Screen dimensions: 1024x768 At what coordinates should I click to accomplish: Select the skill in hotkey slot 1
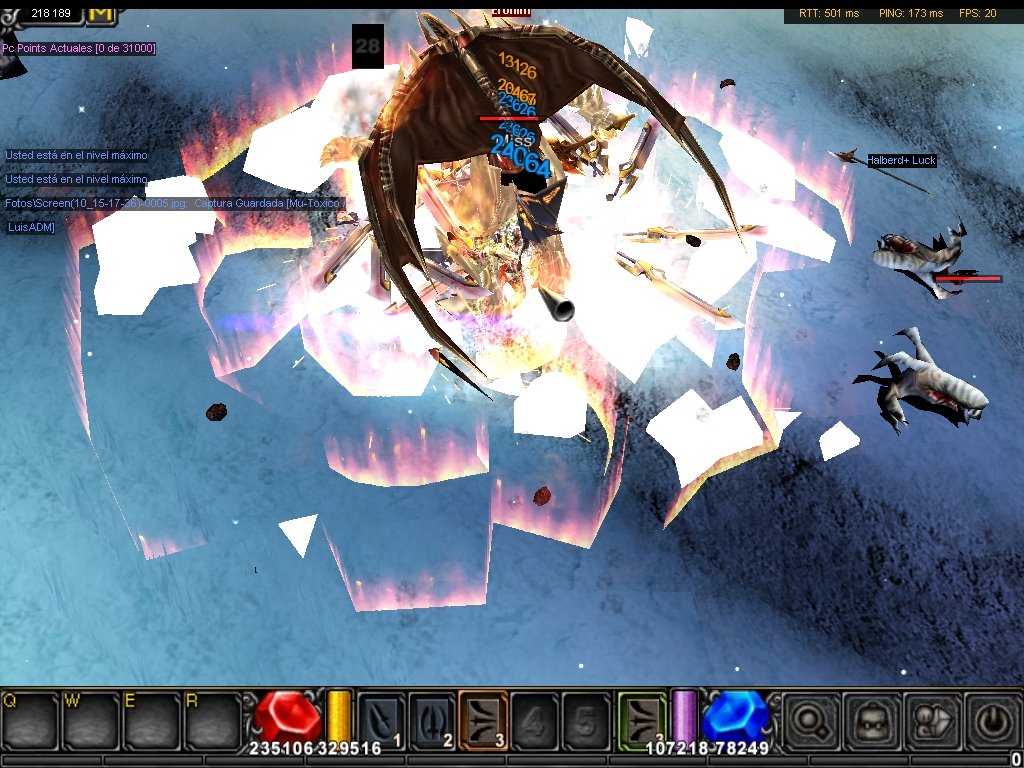(381, 717)
